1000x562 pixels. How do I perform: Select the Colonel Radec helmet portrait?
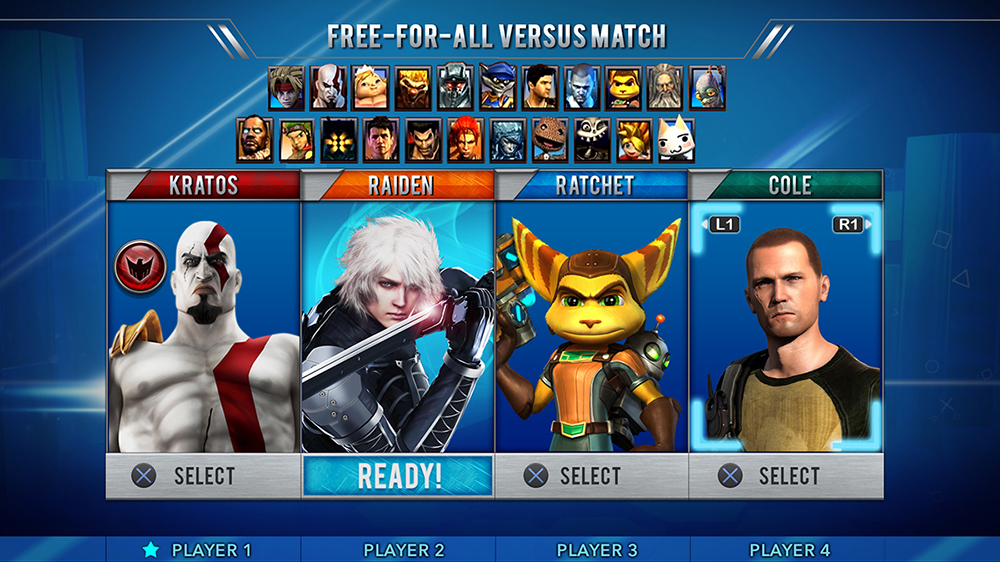(455, 88)
